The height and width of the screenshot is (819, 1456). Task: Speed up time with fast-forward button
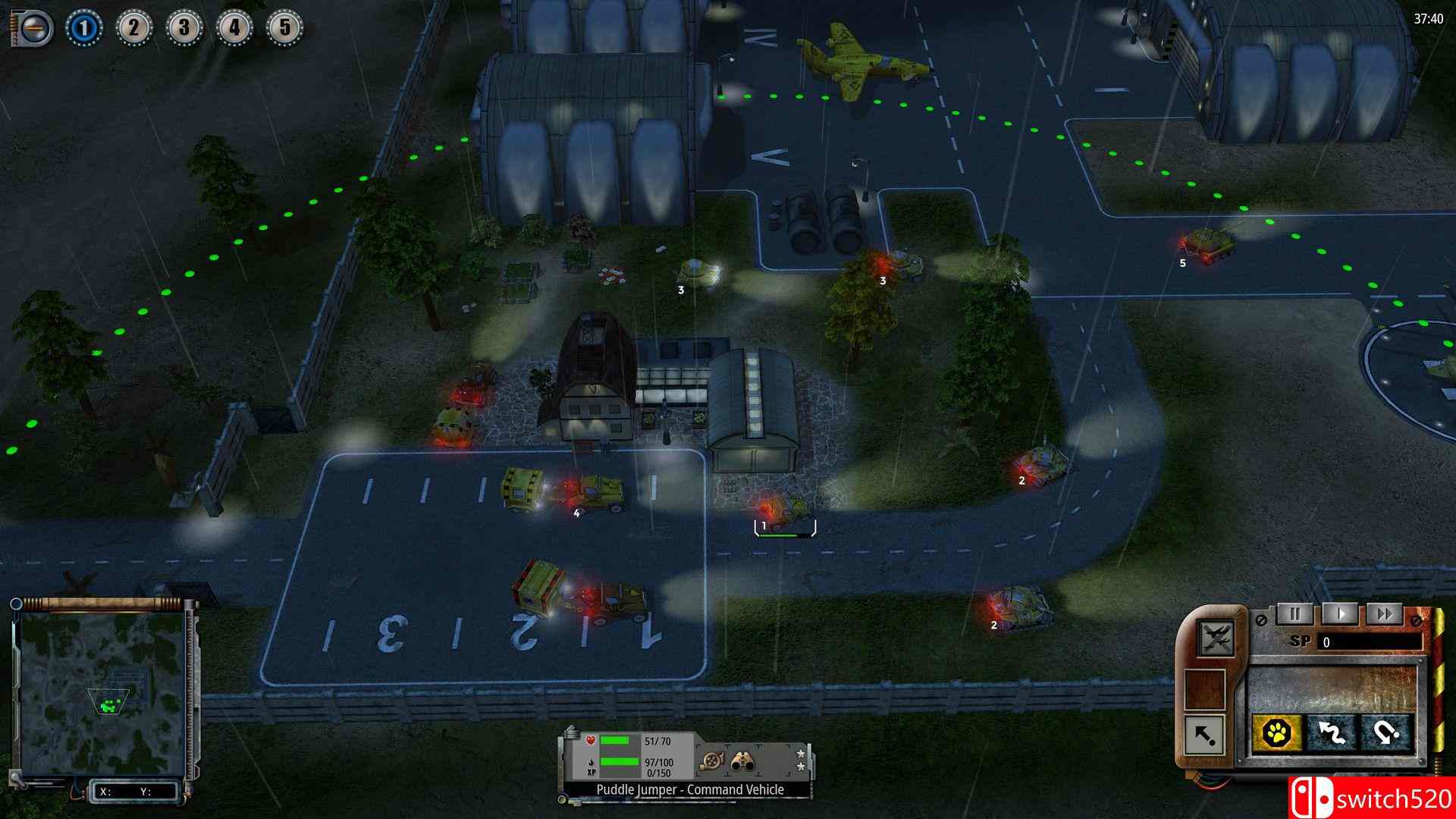[x=1385, y=613]
